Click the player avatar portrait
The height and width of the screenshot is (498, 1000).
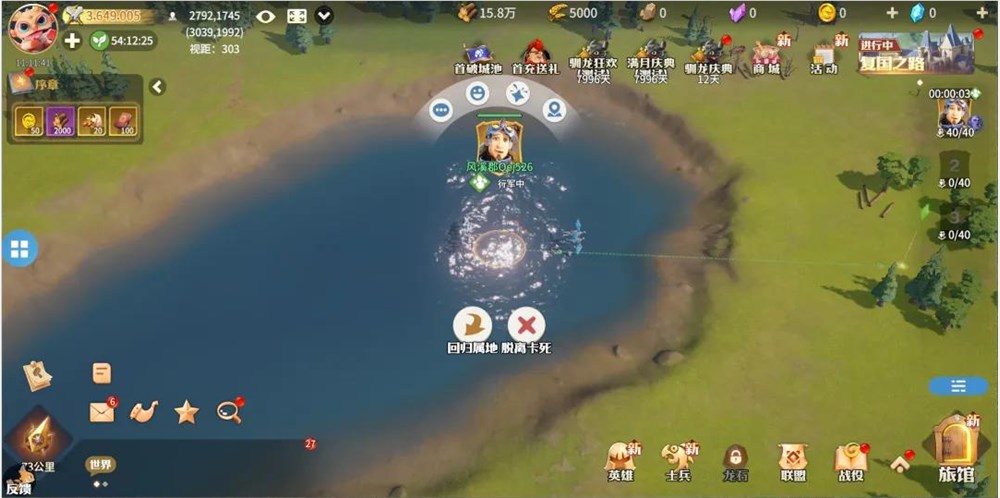coord(32,27)
